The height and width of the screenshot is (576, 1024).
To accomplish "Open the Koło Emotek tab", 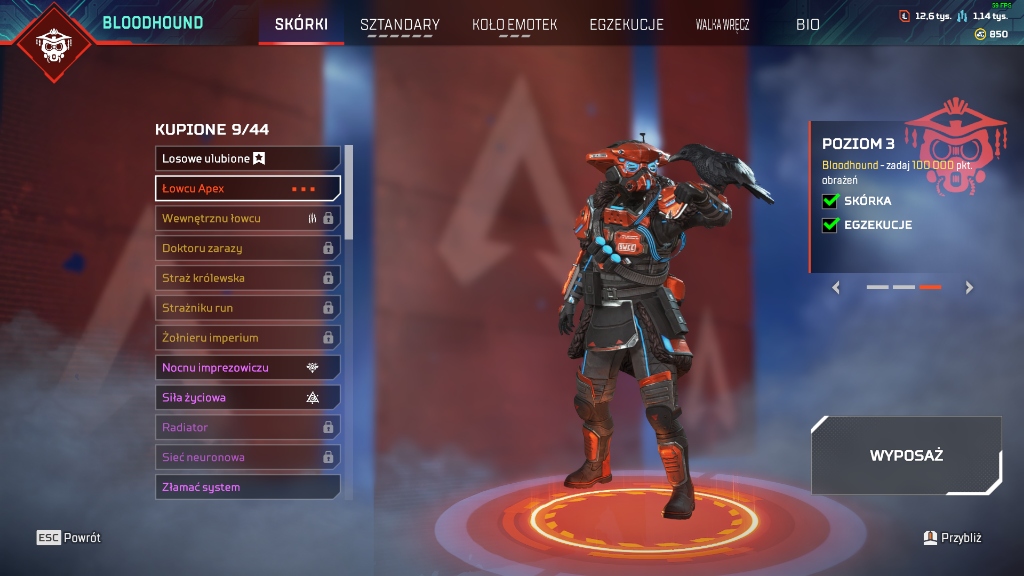I will (514, 24).
